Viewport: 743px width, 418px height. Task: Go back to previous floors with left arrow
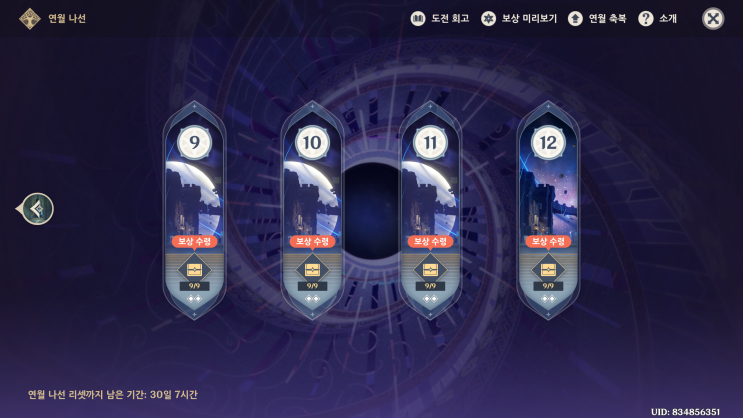[x=38, y=209]
